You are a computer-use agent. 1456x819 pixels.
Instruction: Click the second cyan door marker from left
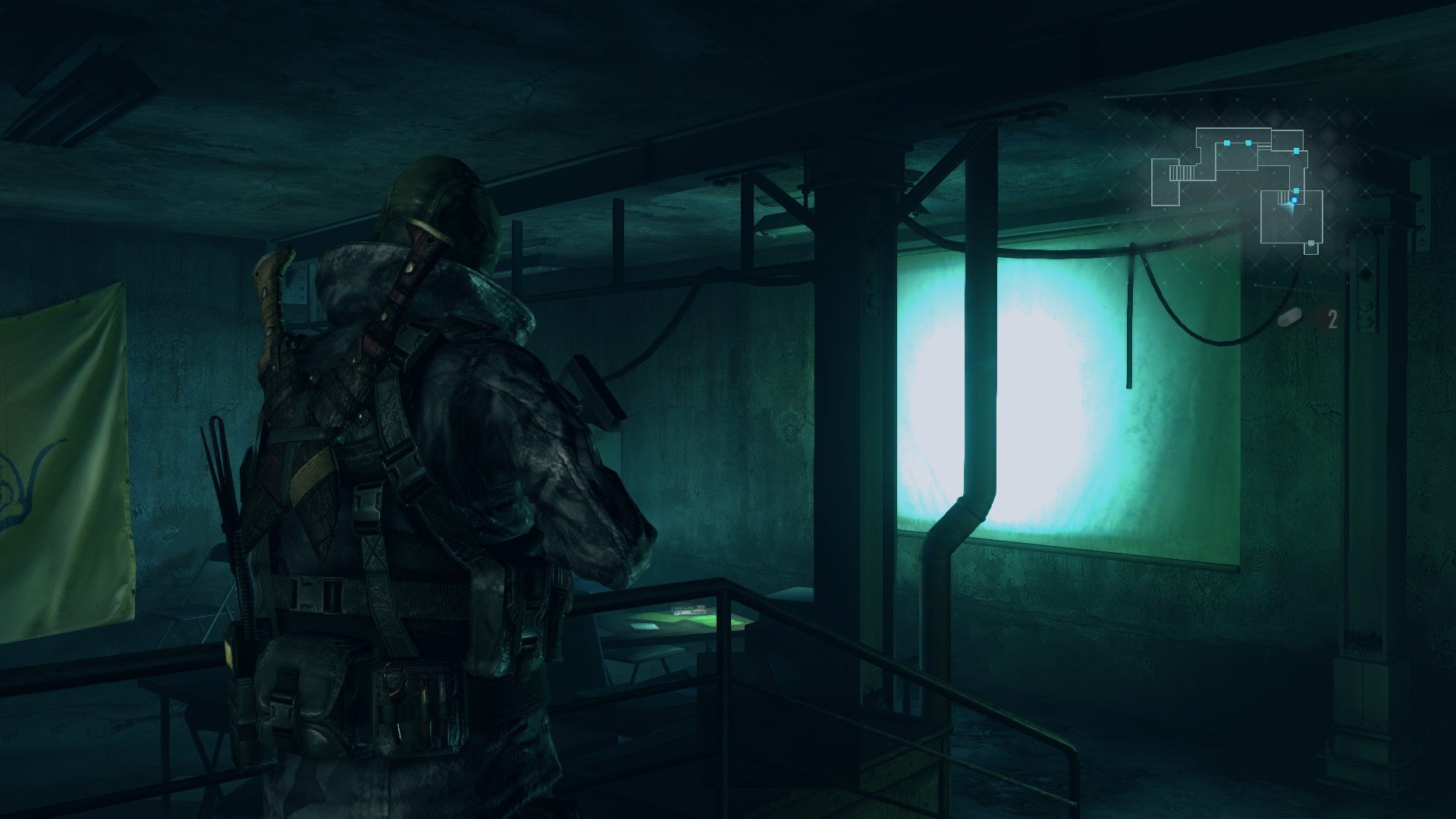(1248, 143)
